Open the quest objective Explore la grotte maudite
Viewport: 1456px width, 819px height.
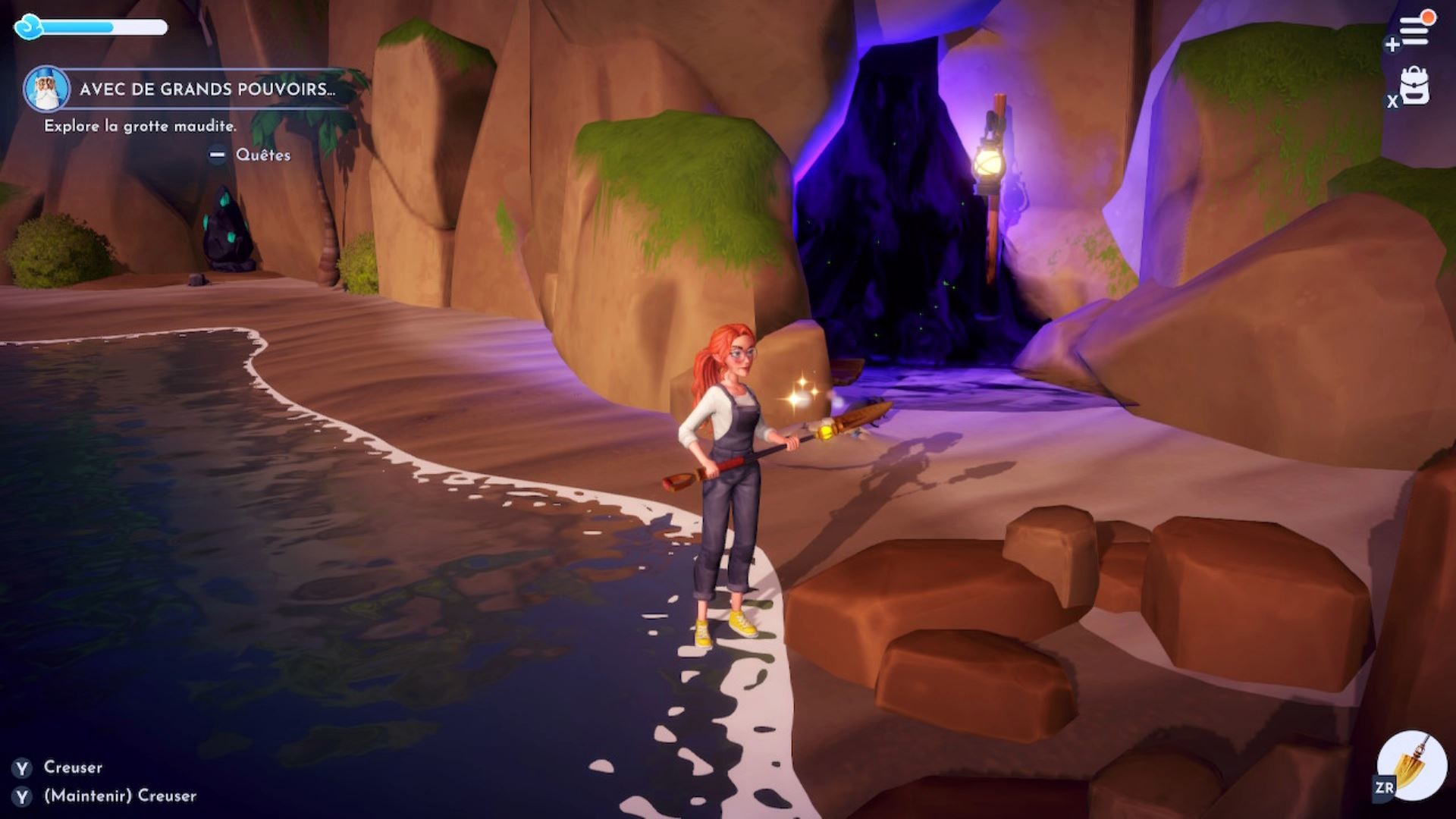[x=139, y=126]
